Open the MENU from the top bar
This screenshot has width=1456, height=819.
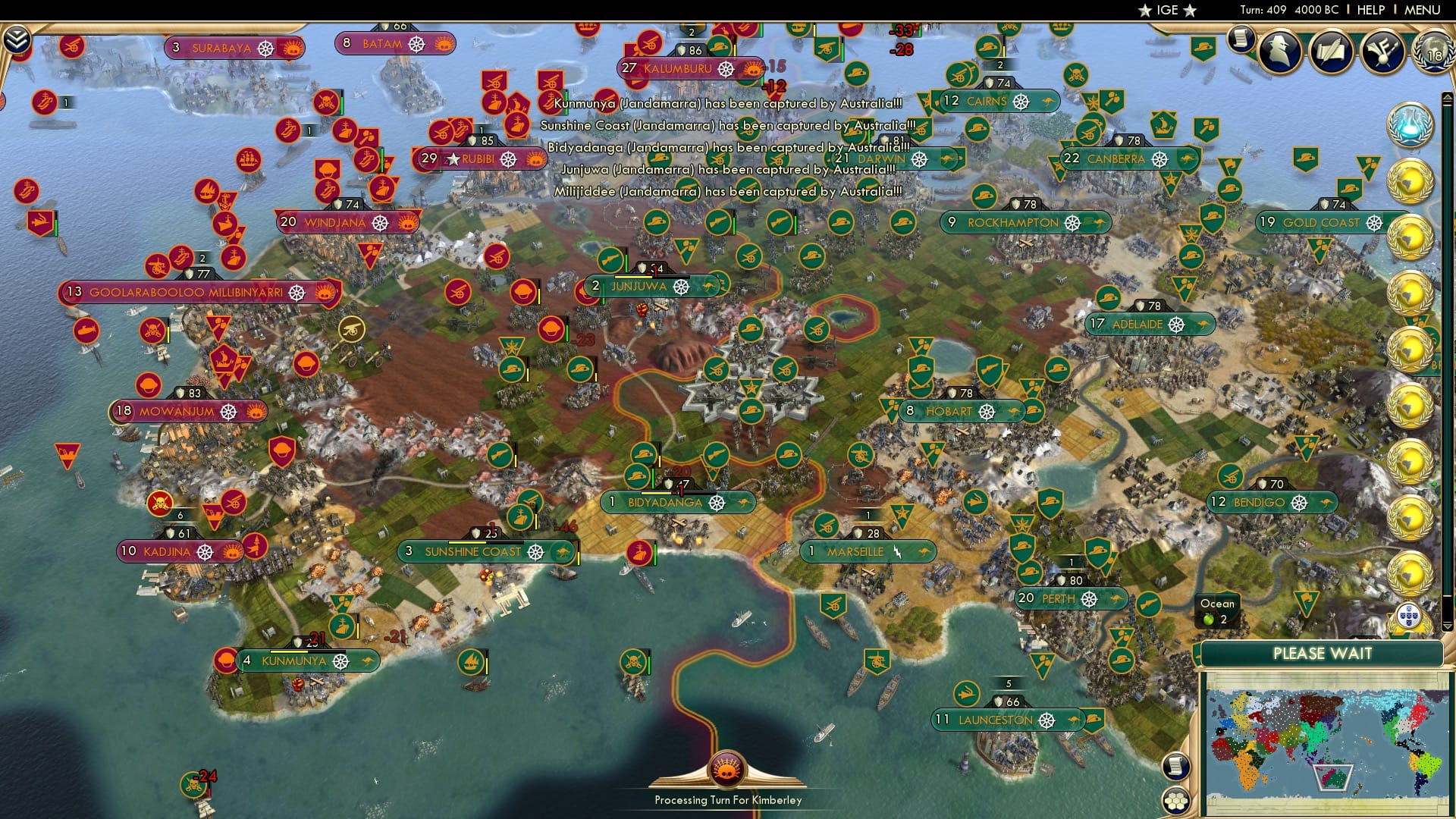(x=1424, y=10)
